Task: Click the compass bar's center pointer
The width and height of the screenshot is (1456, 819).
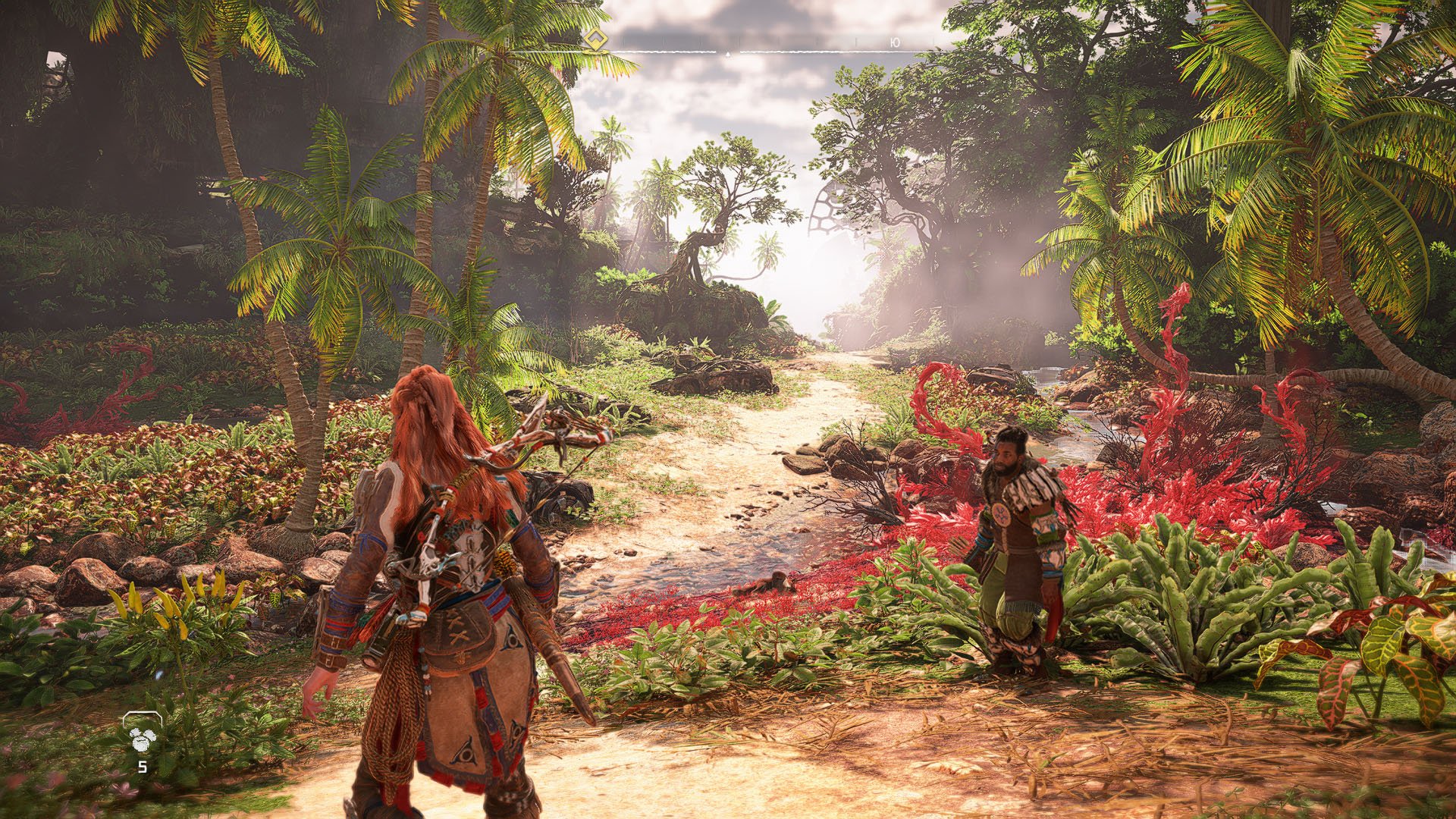Action: 728,54
